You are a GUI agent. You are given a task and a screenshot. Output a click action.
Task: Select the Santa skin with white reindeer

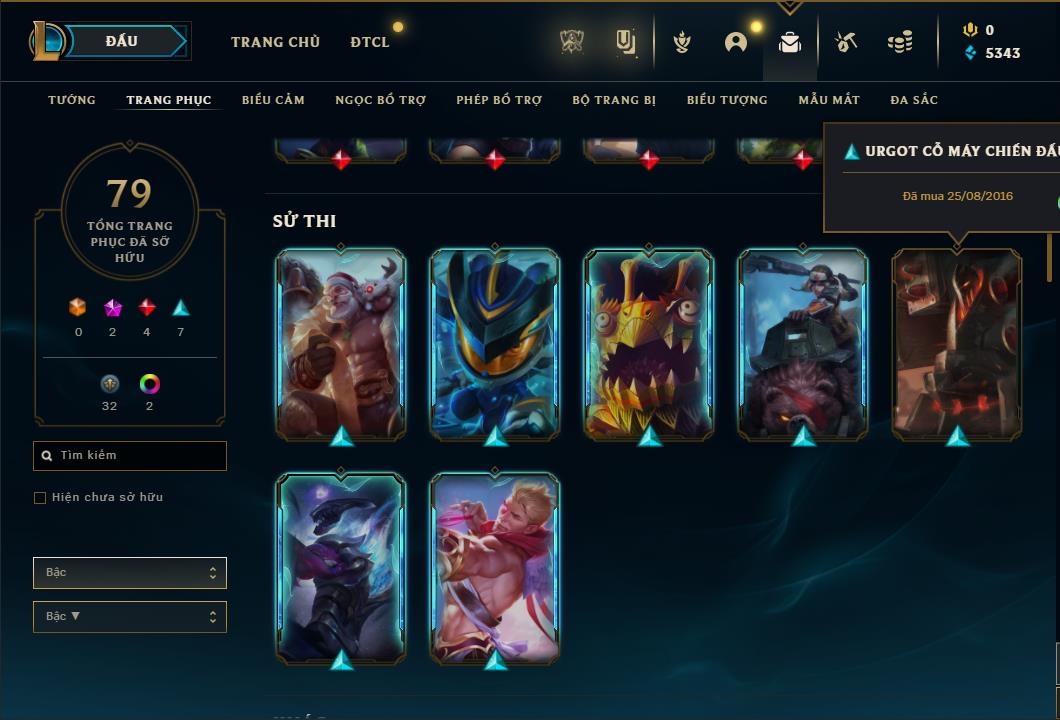[341, 343]
